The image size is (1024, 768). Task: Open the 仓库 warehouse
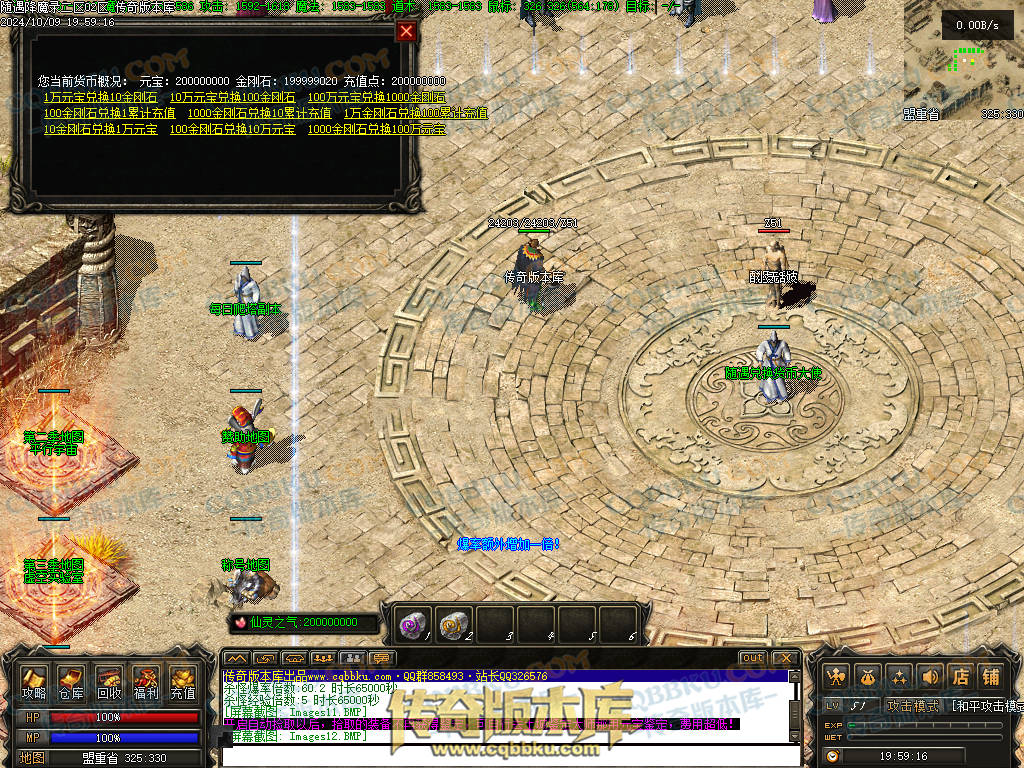pyautogui.click(x=71, y=682)
